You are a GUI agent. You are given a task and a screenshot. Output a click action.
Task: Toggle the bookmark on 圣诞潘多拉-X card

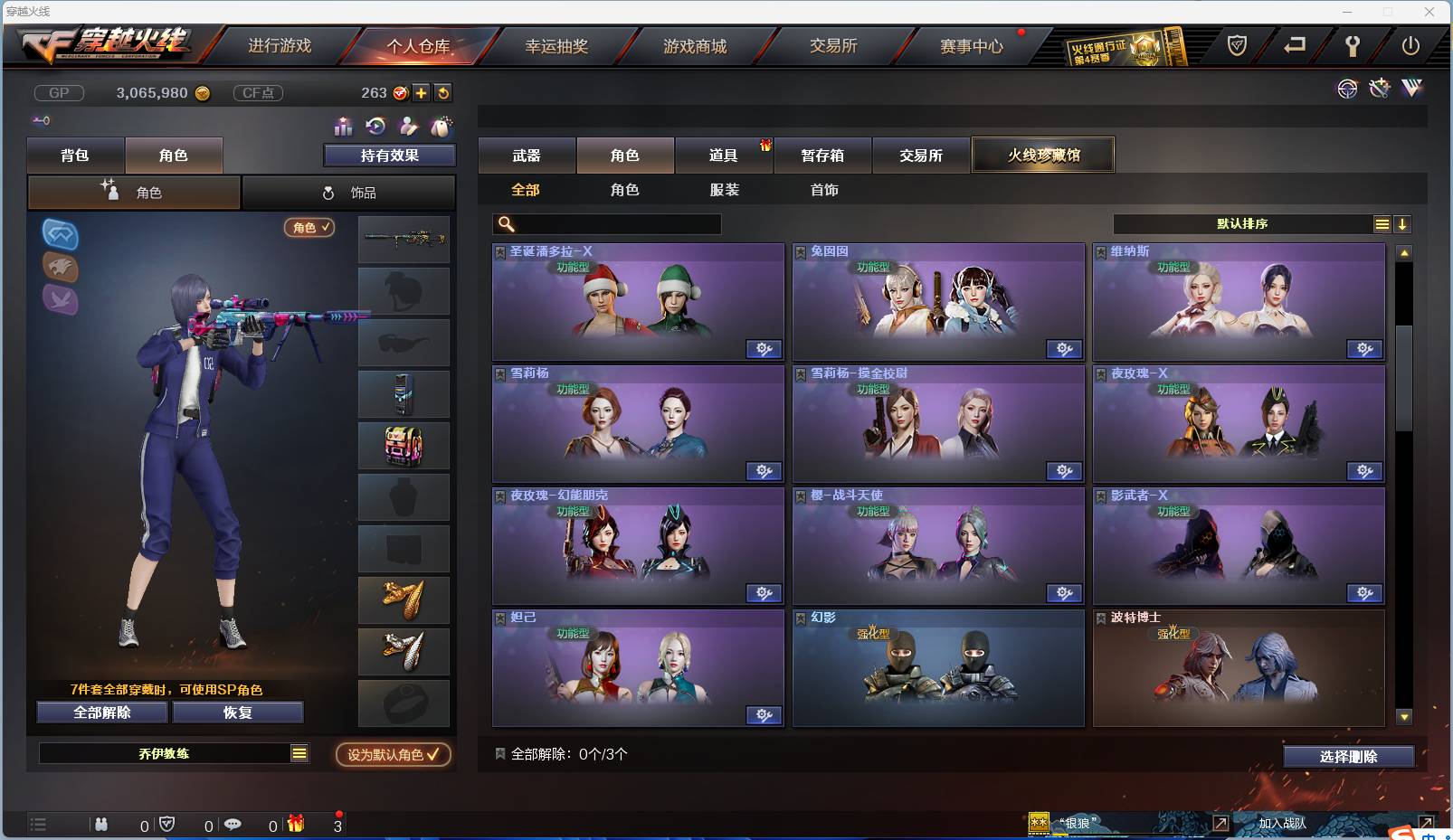499,250
